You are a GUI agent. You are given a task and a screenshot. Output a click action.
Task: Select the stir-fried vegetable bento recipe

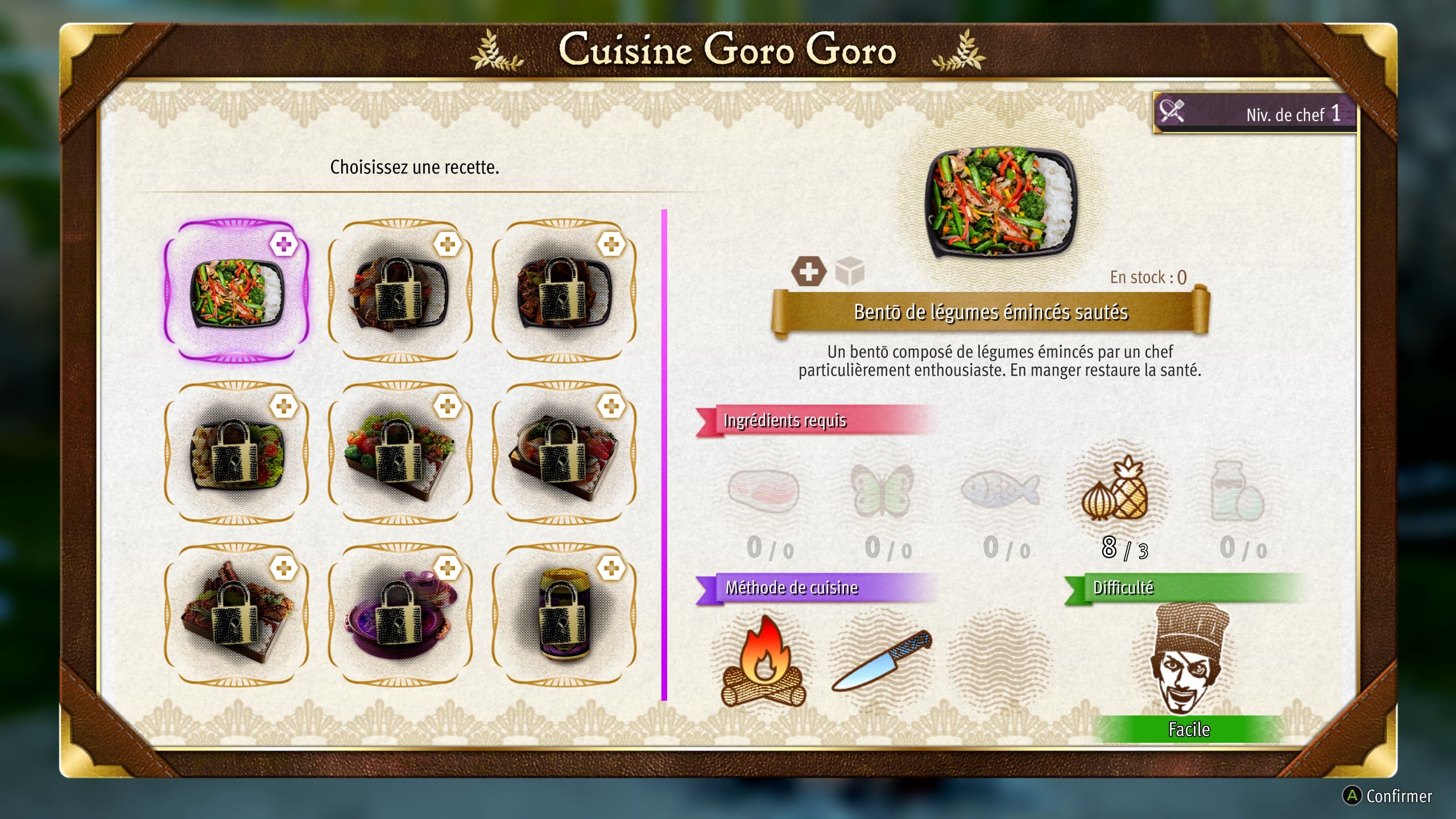237,291
